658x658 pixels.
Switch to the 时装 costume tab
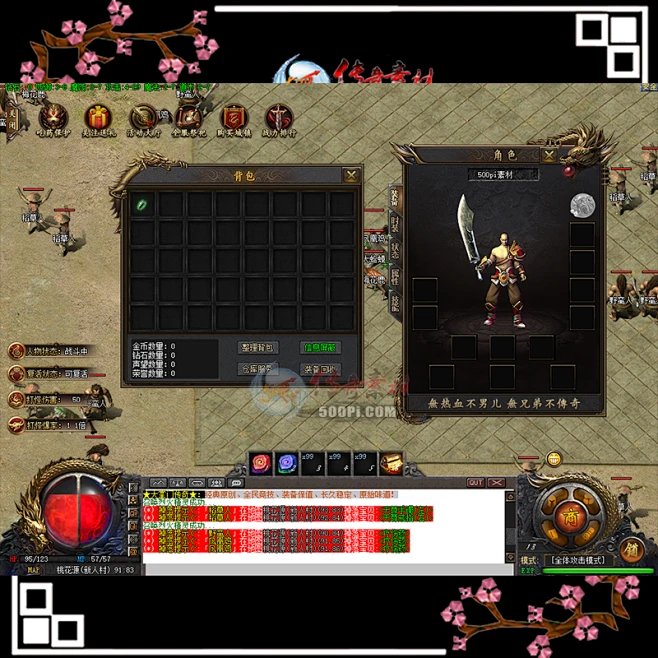click(x=395, y=224)
